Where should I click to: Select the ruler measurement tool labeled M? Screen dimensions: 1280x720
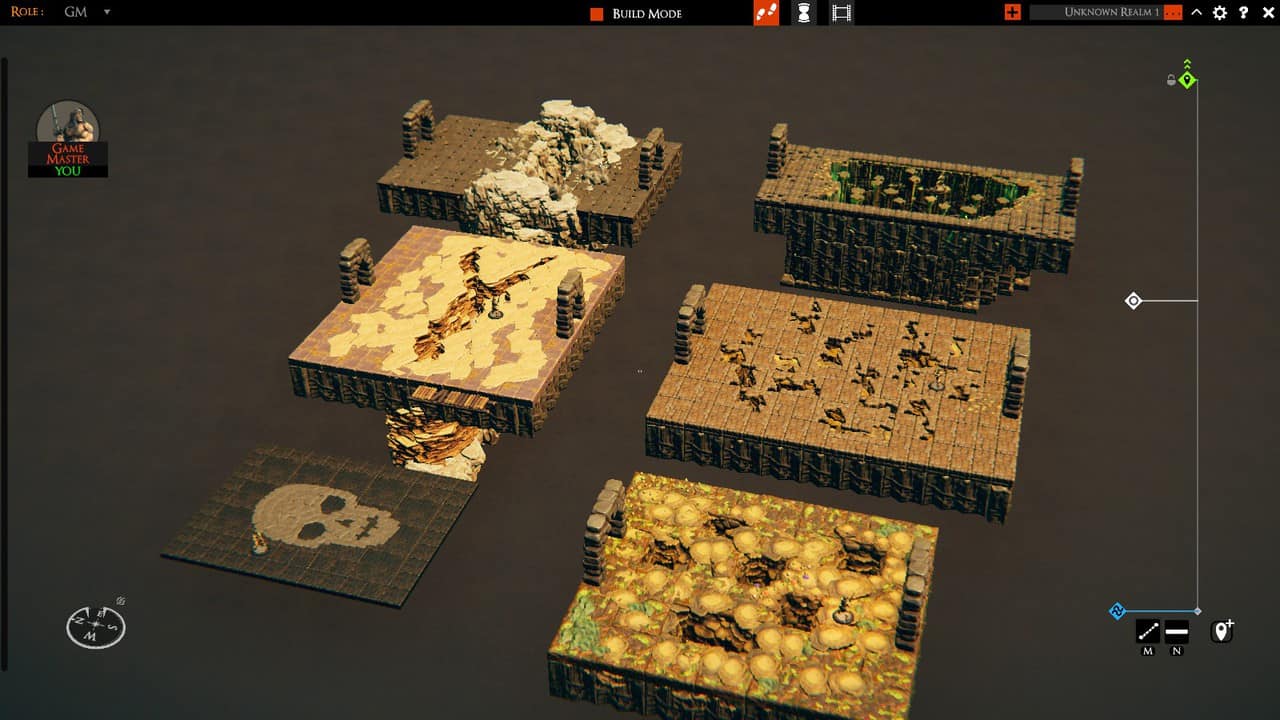[1147, 631]
